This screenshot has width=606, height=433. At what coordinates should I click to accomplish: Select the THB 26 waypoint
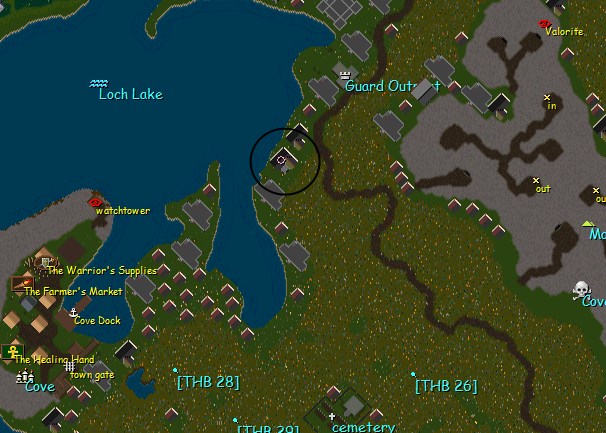413,374
